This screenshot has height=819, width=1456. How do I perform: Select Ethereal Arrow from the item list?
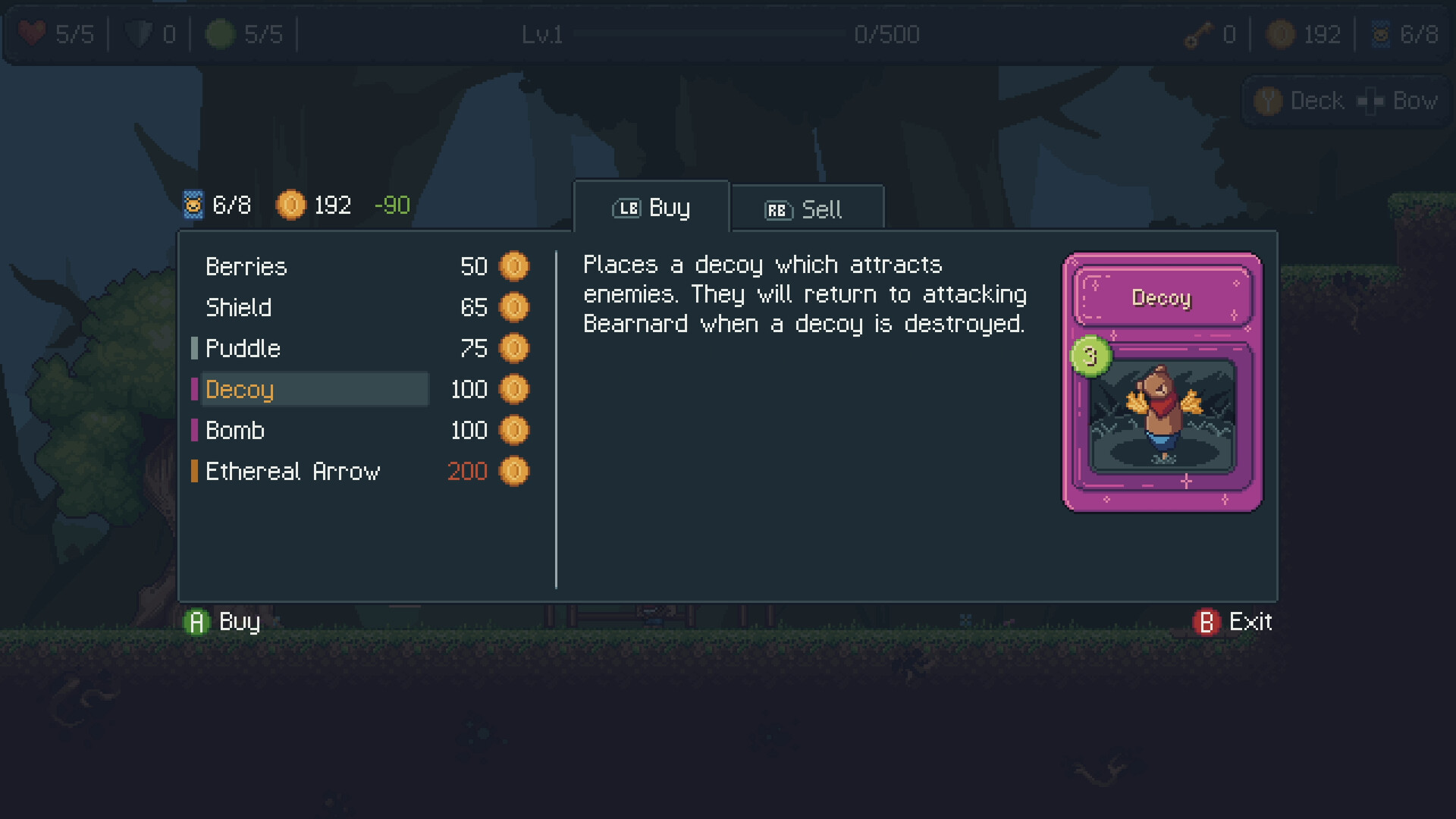(294, 471)
